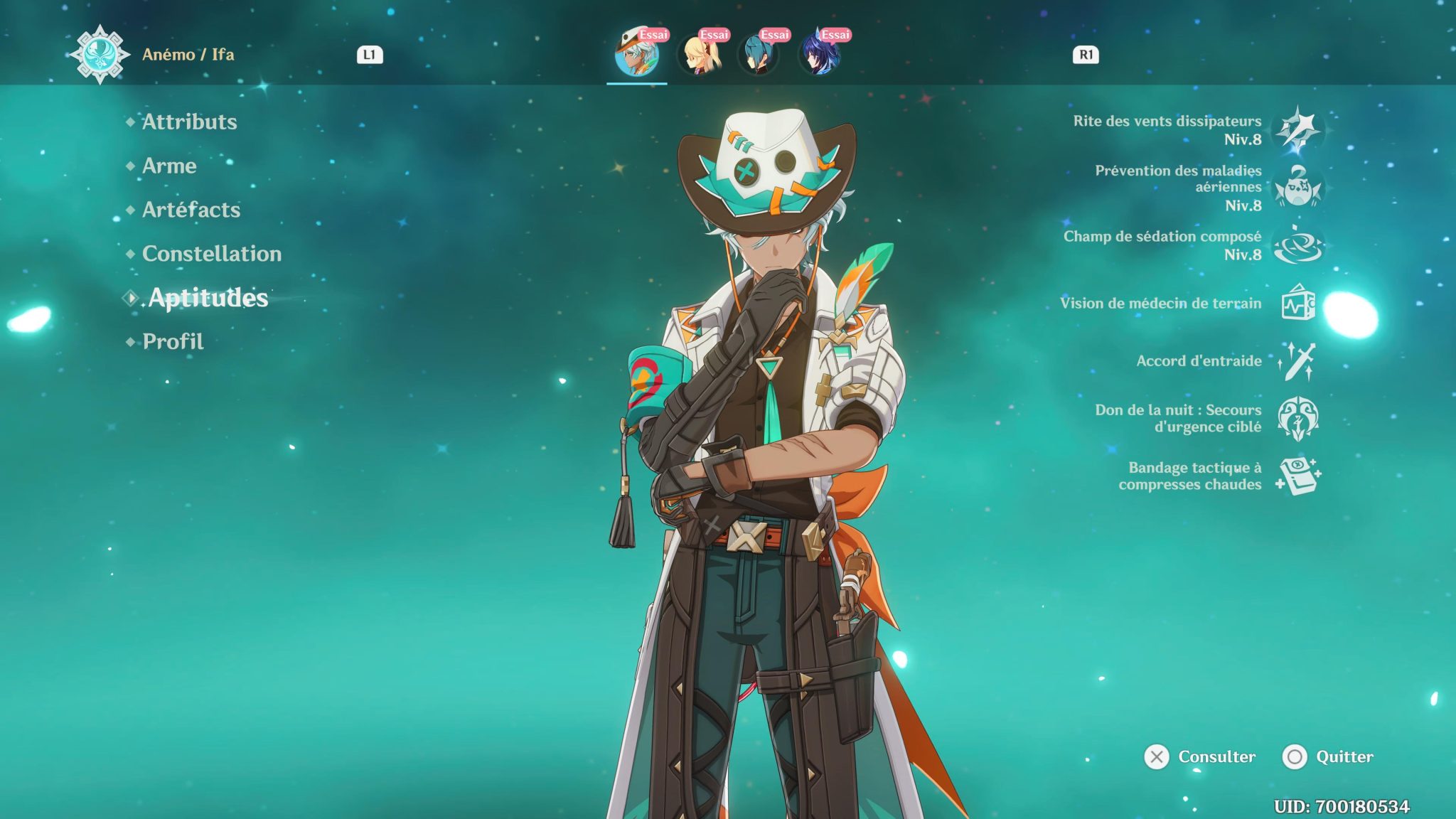View the Profil section
This screenshot has height=819, width=1456.
tap(172, 341)
